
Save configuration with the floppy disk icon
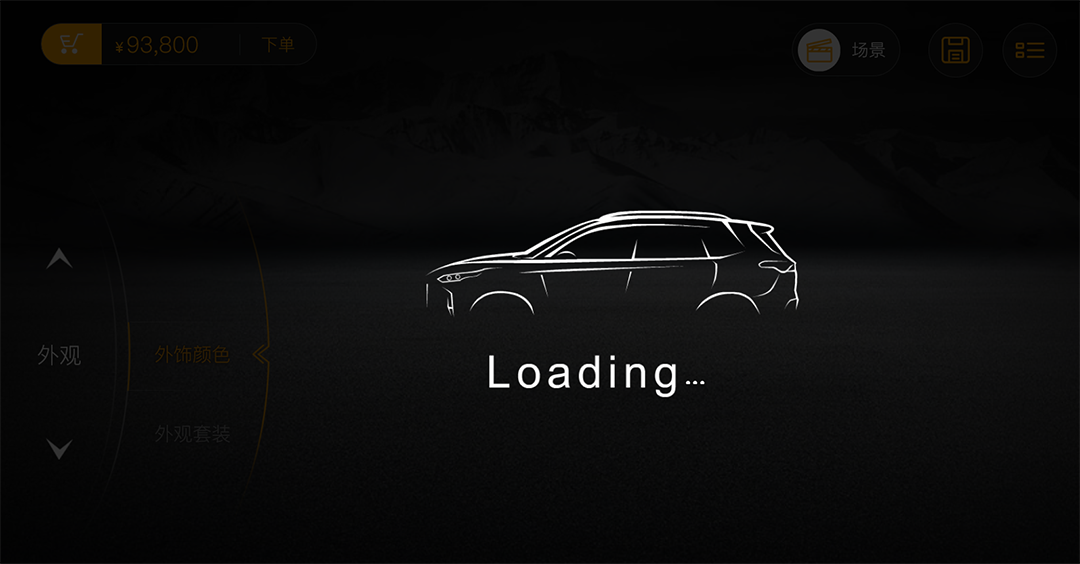(x=955, y=50)
